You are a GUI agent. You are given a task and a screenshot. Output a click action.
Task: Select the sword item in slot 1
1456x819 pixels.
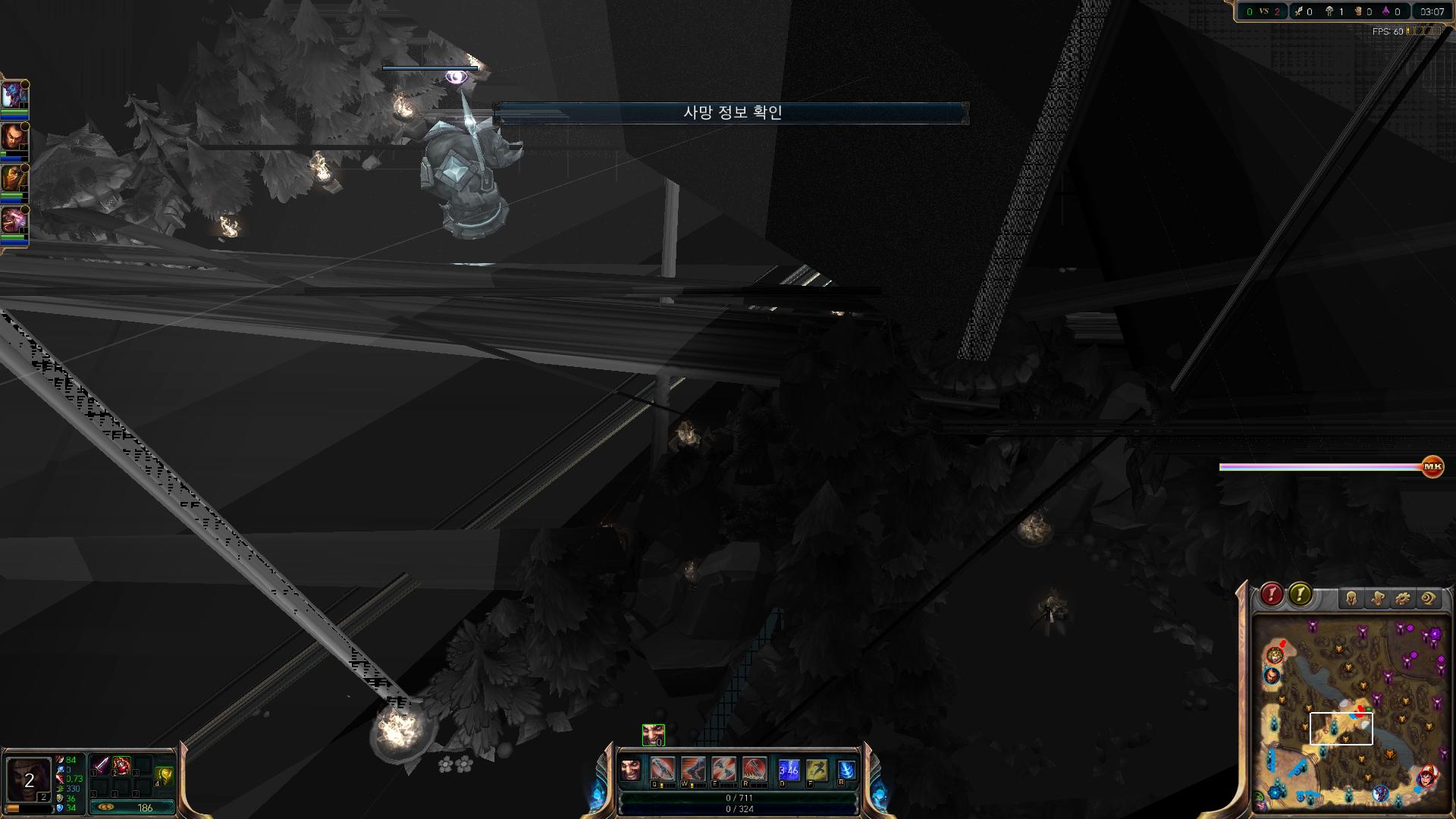click(101, 765)
